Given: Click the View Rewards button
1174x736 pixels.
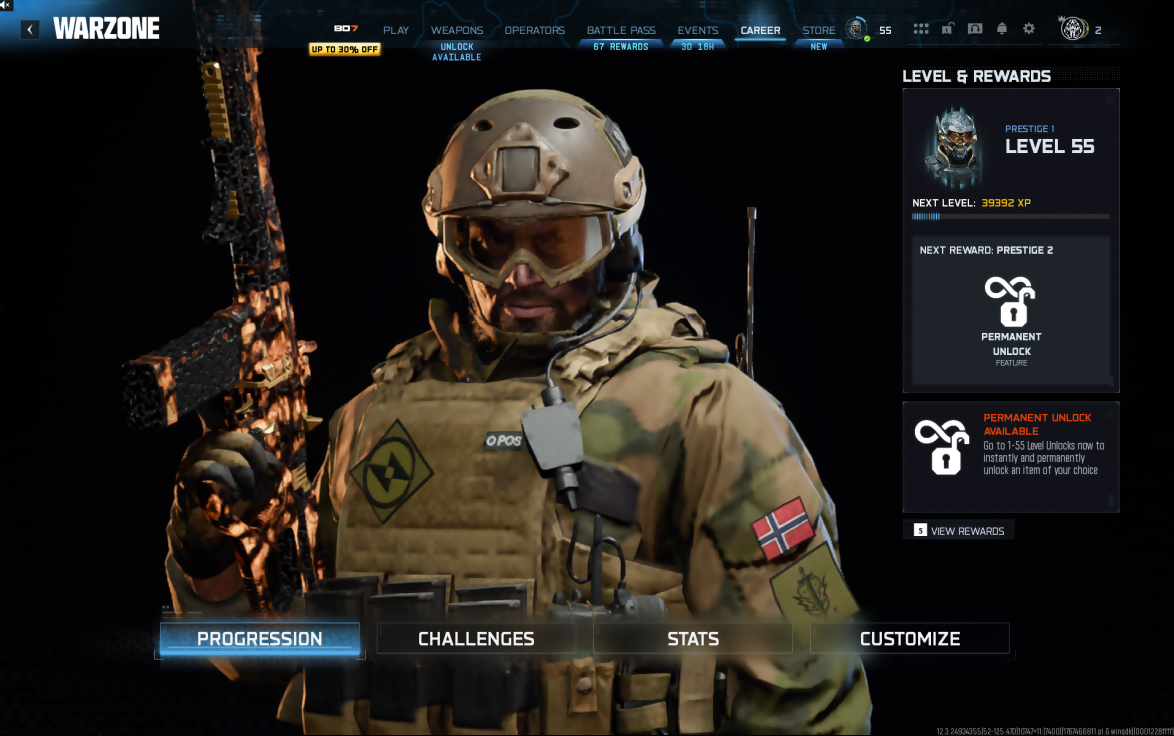Looking at the screenshot, I should point(959,530).
